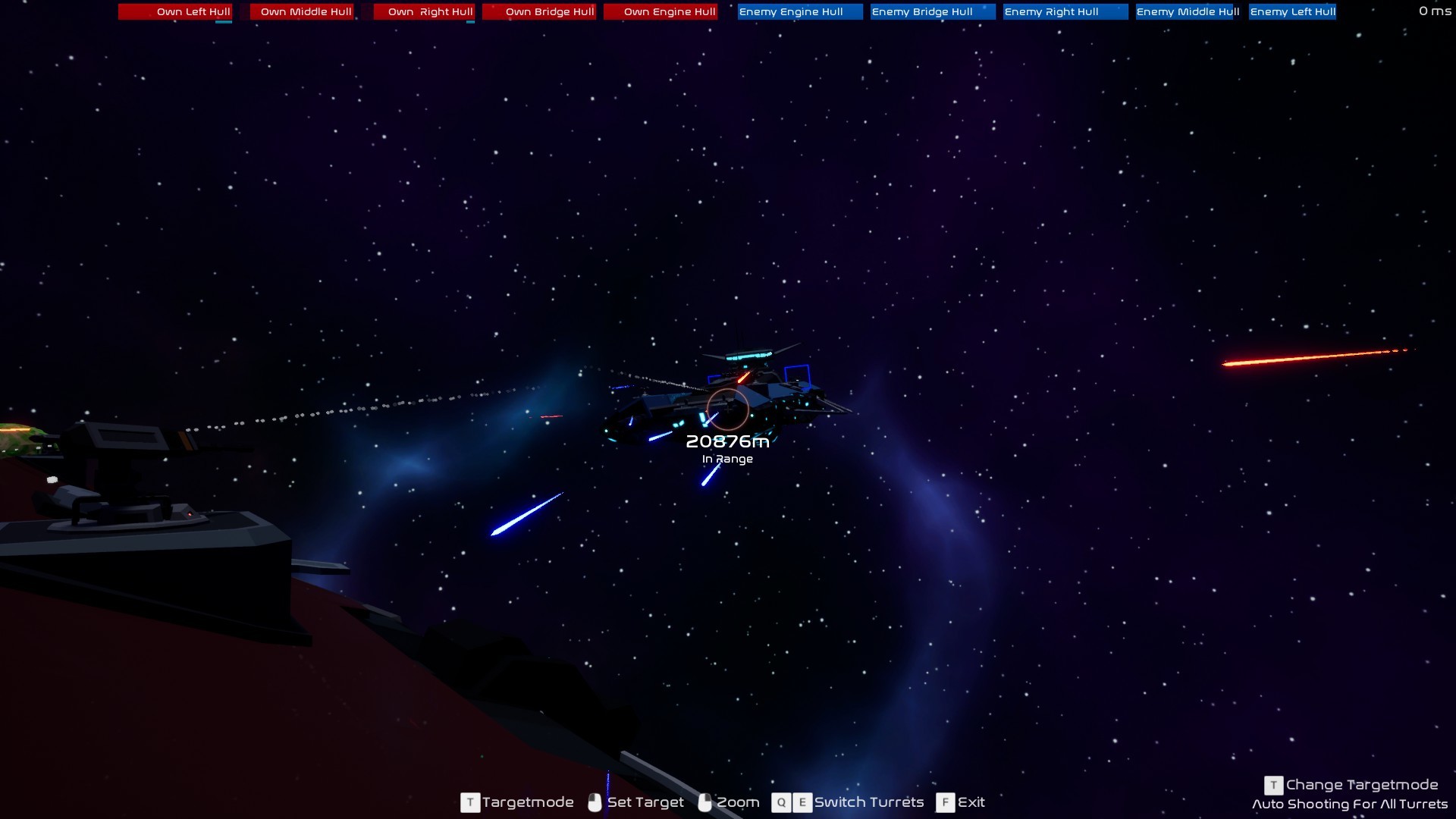Click the Own Engine Hull health bar
The width and height of the screenshot is (1456, 819).
661,12
